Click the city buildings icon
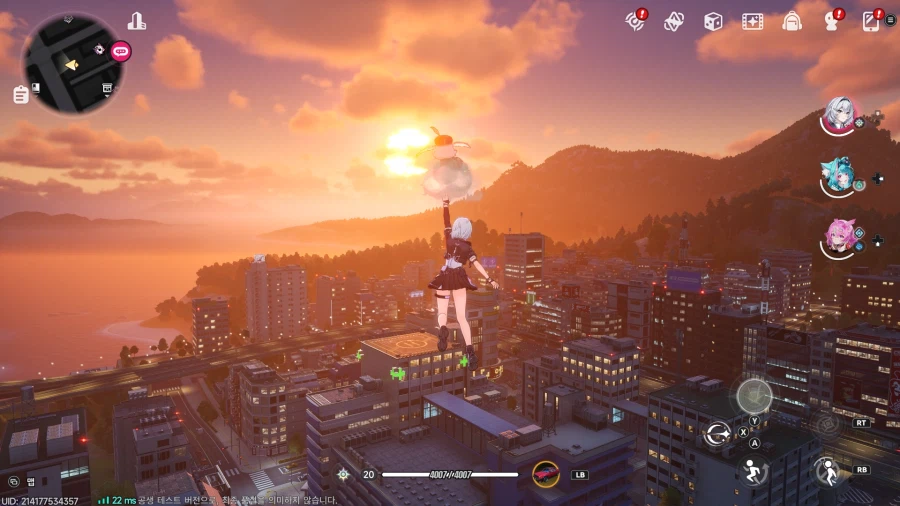 pos(137,21)
